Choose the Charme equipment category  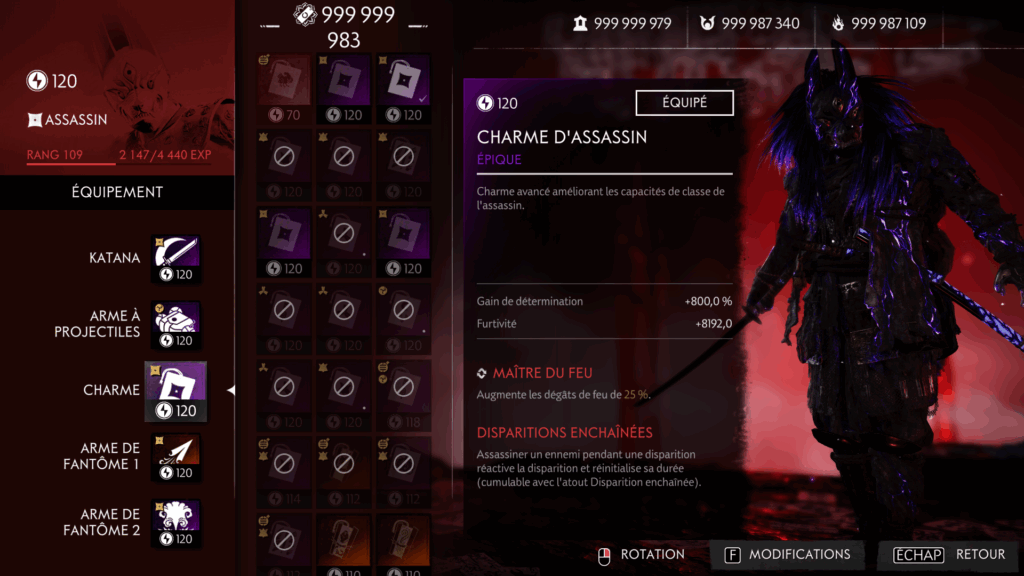click(x=176, y=391)
